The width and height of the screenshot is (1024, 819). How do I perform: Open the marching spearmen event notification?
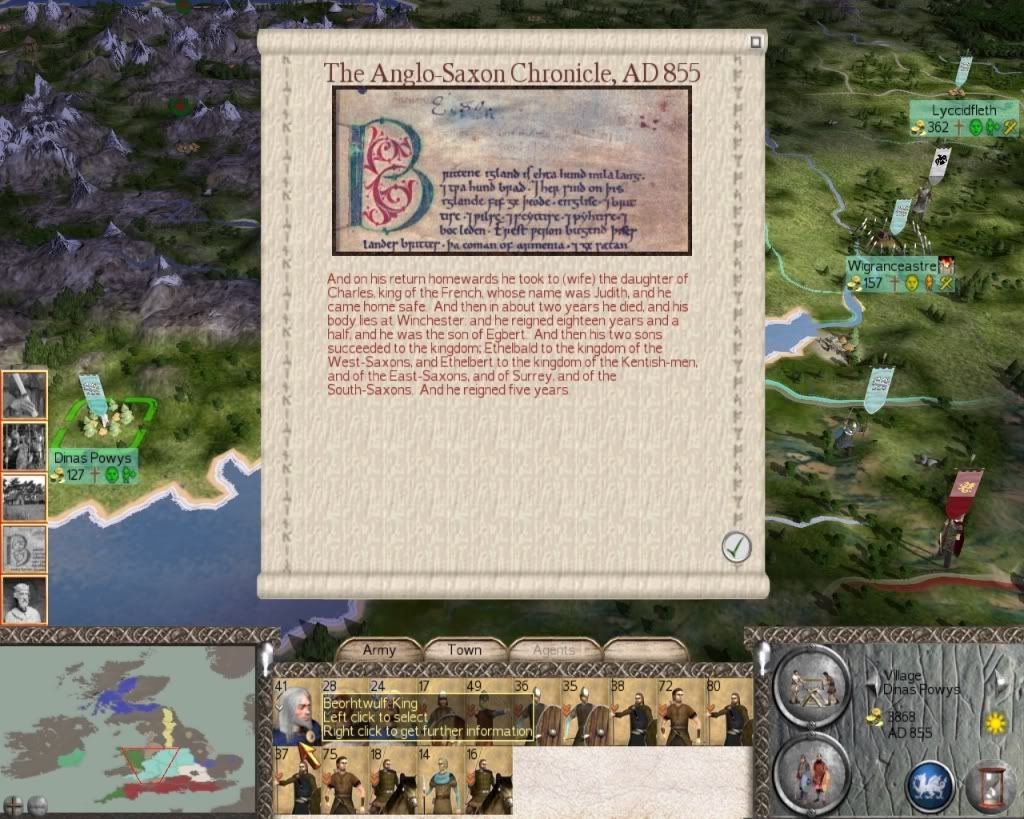24,446
